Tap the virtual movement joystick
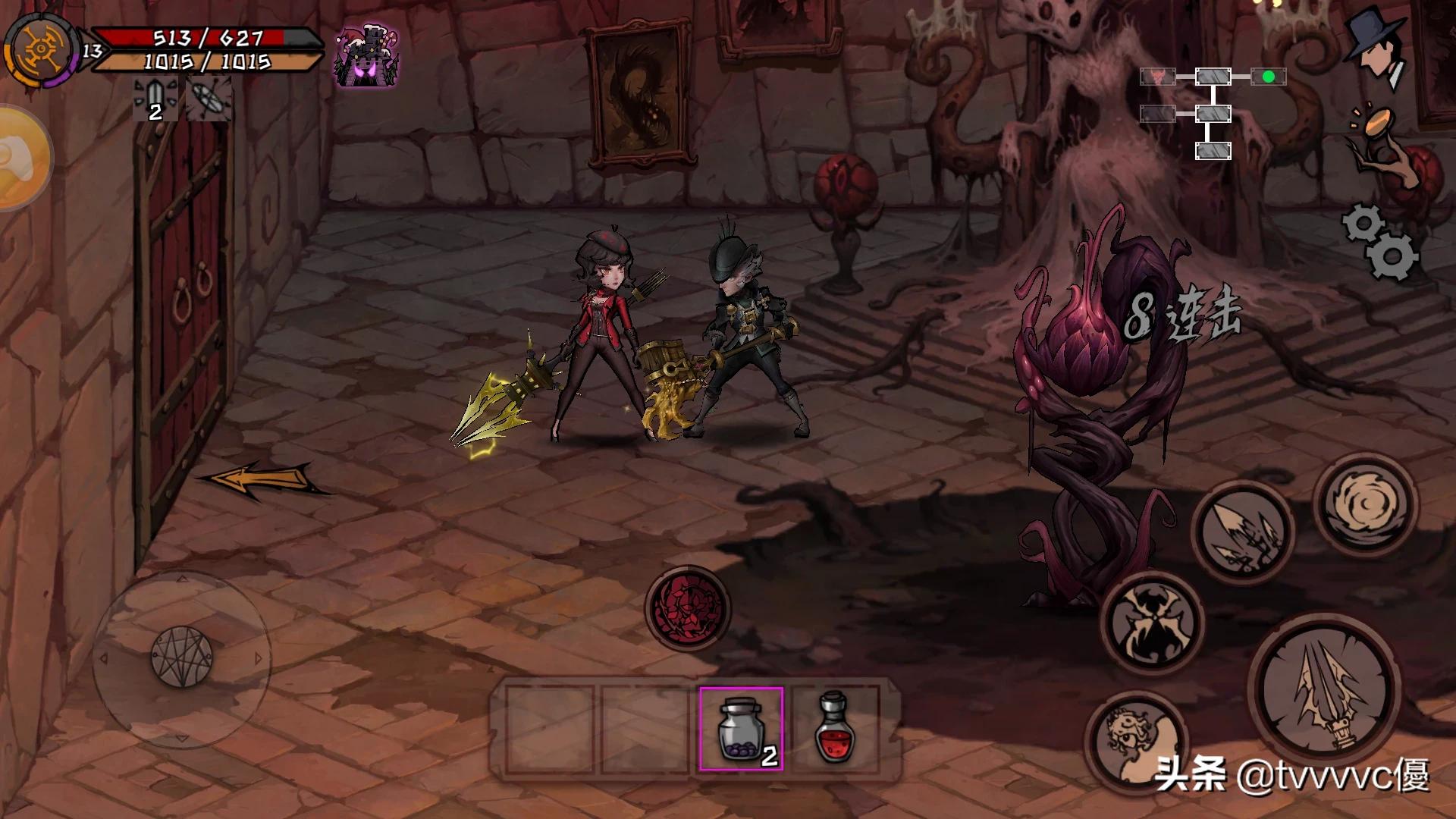This screenshot has width=1456, height=819. (182, 657)
